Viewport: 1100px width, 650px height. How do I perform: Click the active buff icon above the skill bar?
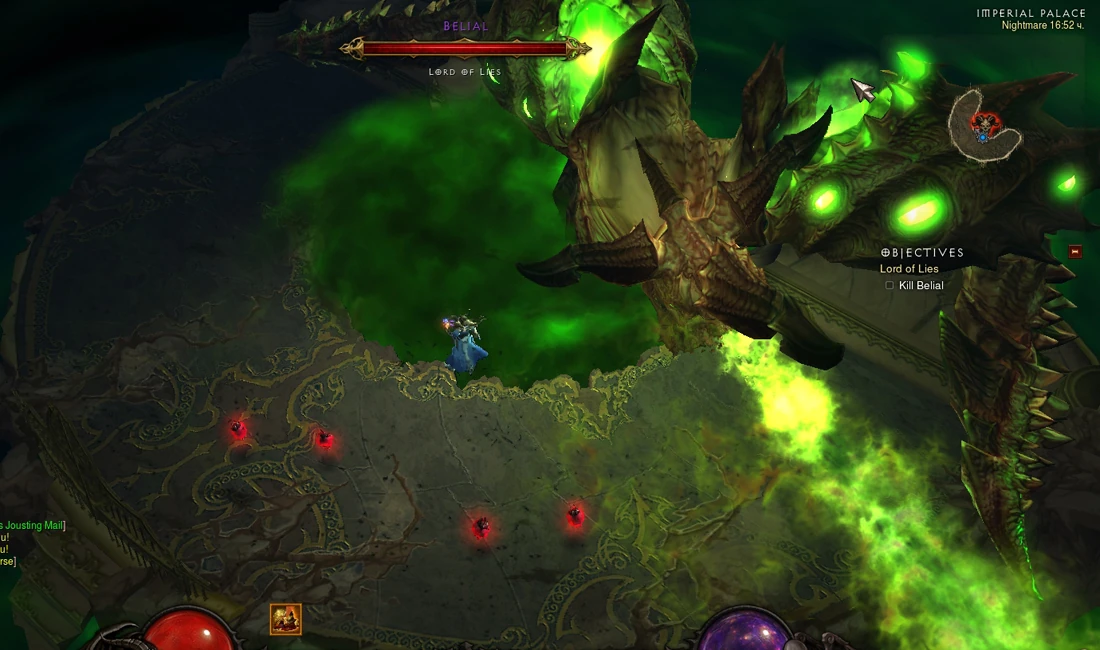coord(285,619)
